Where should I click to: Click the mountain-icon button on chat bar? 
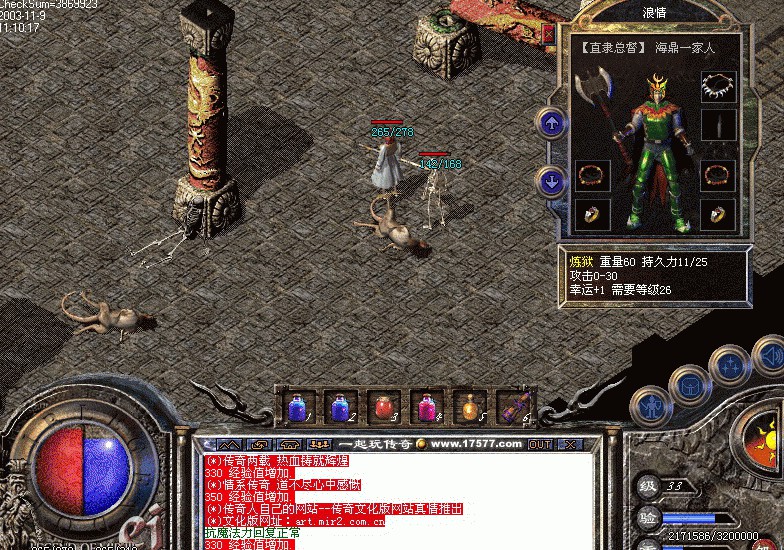click(229, 444)
